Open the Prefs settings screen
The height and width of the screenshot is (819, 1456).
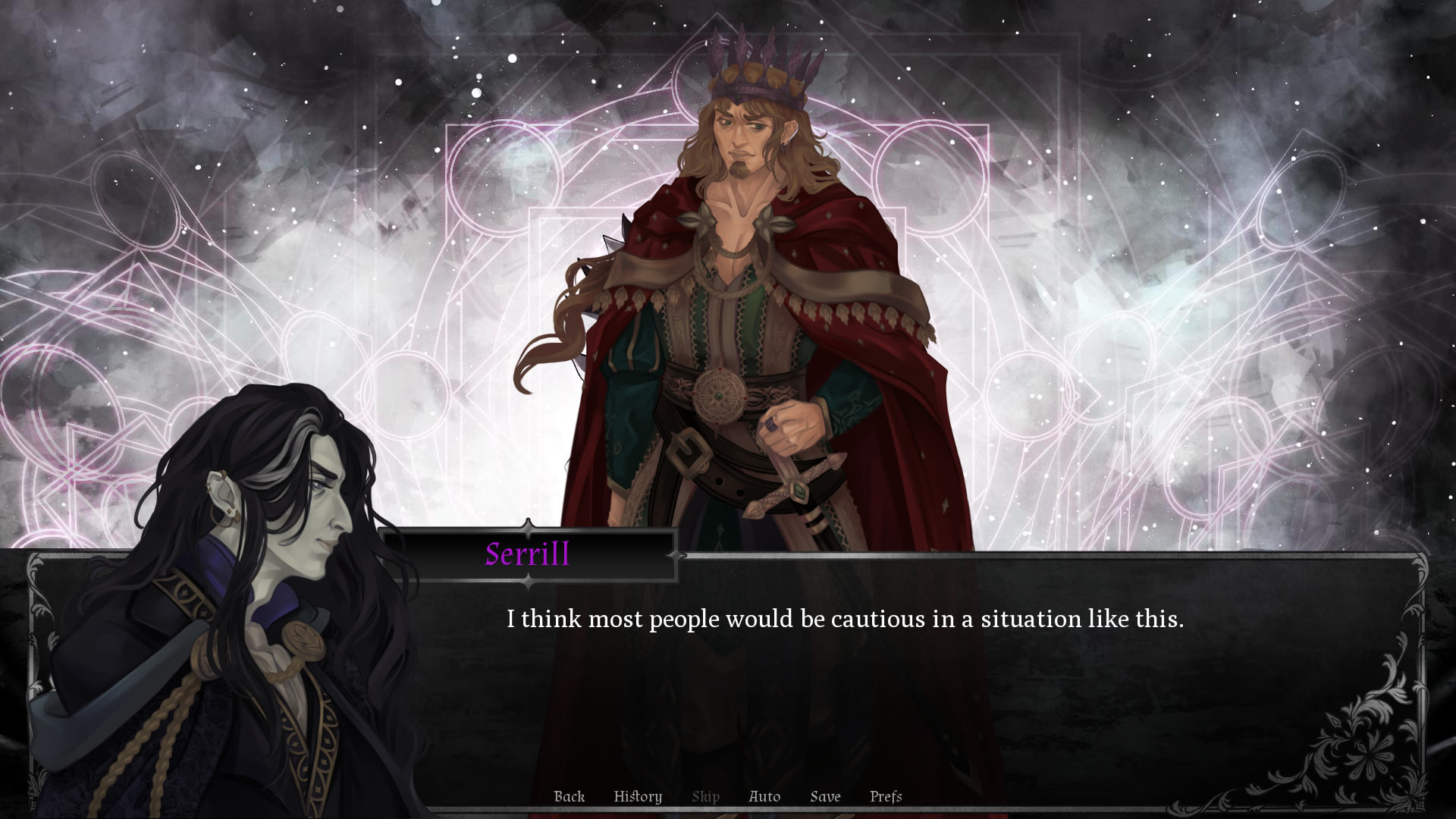tap(886, 796)
